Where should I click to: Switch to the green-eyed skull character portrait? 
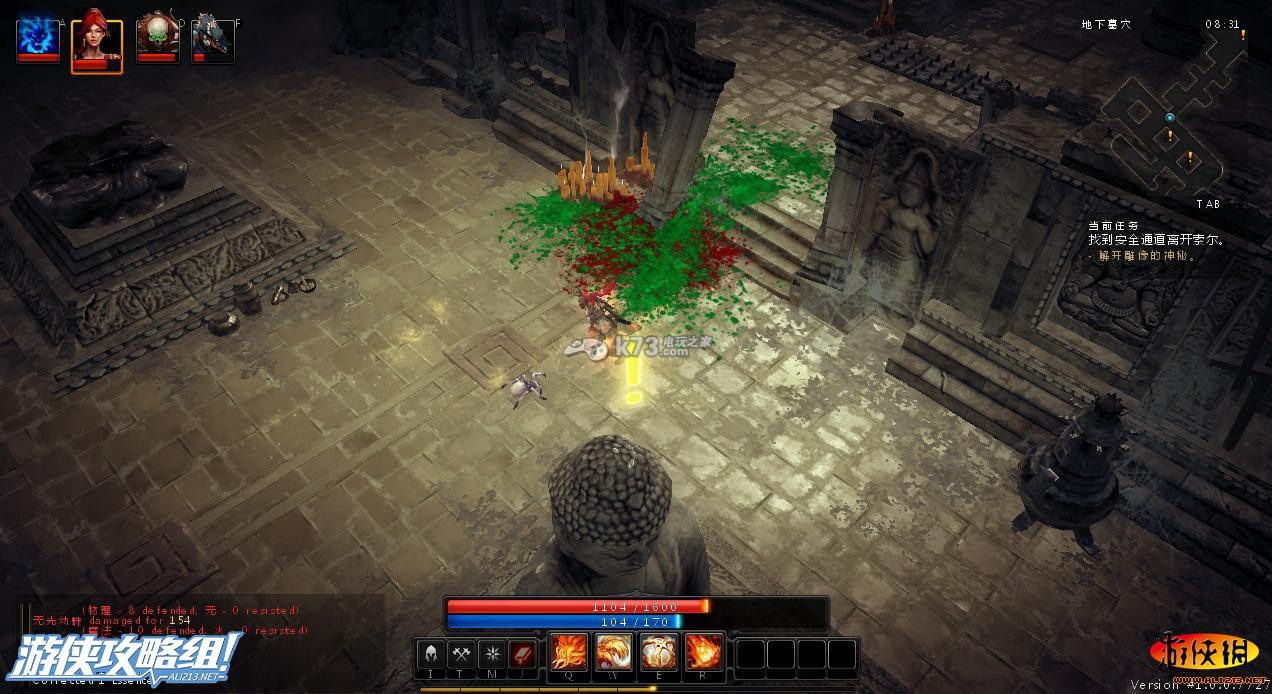click(156, 39)
